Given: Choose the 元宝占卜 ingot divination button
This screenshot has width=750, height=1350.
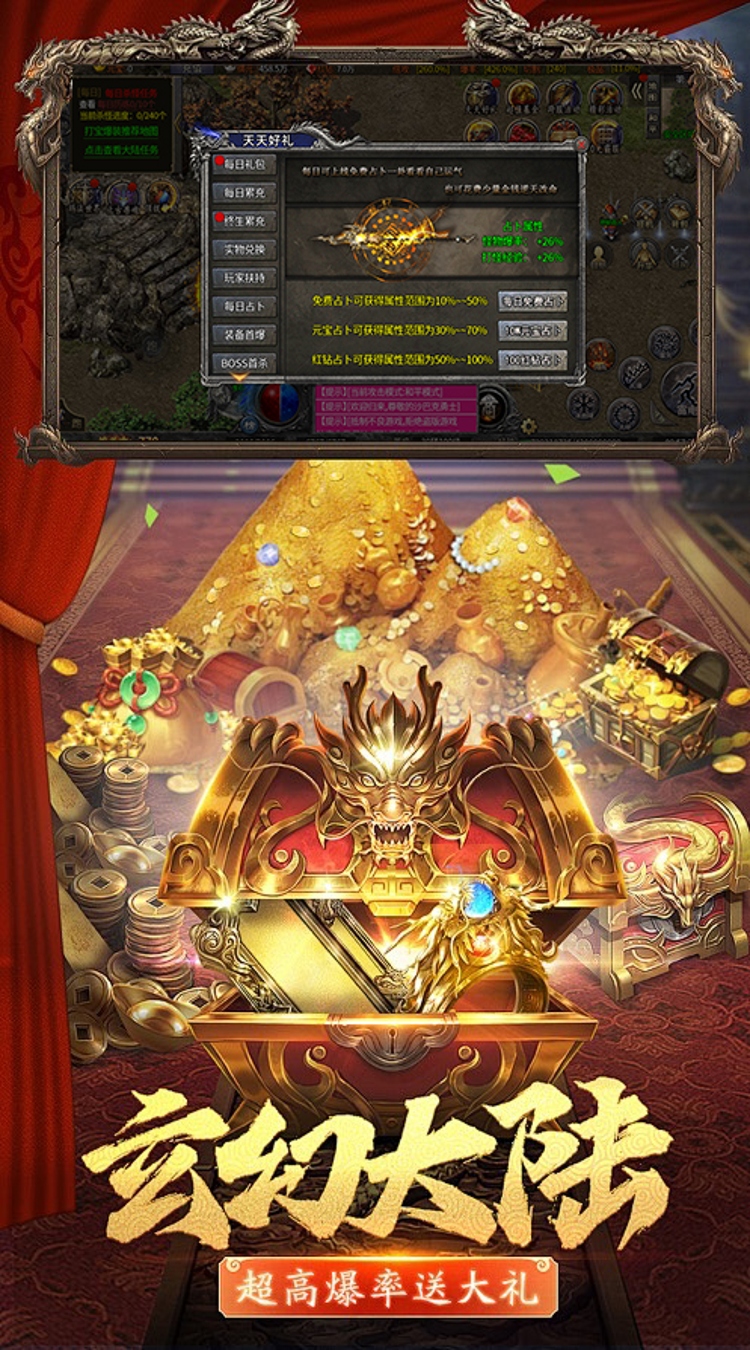Looking at the screenshot, I should click(x=532, y=331).
